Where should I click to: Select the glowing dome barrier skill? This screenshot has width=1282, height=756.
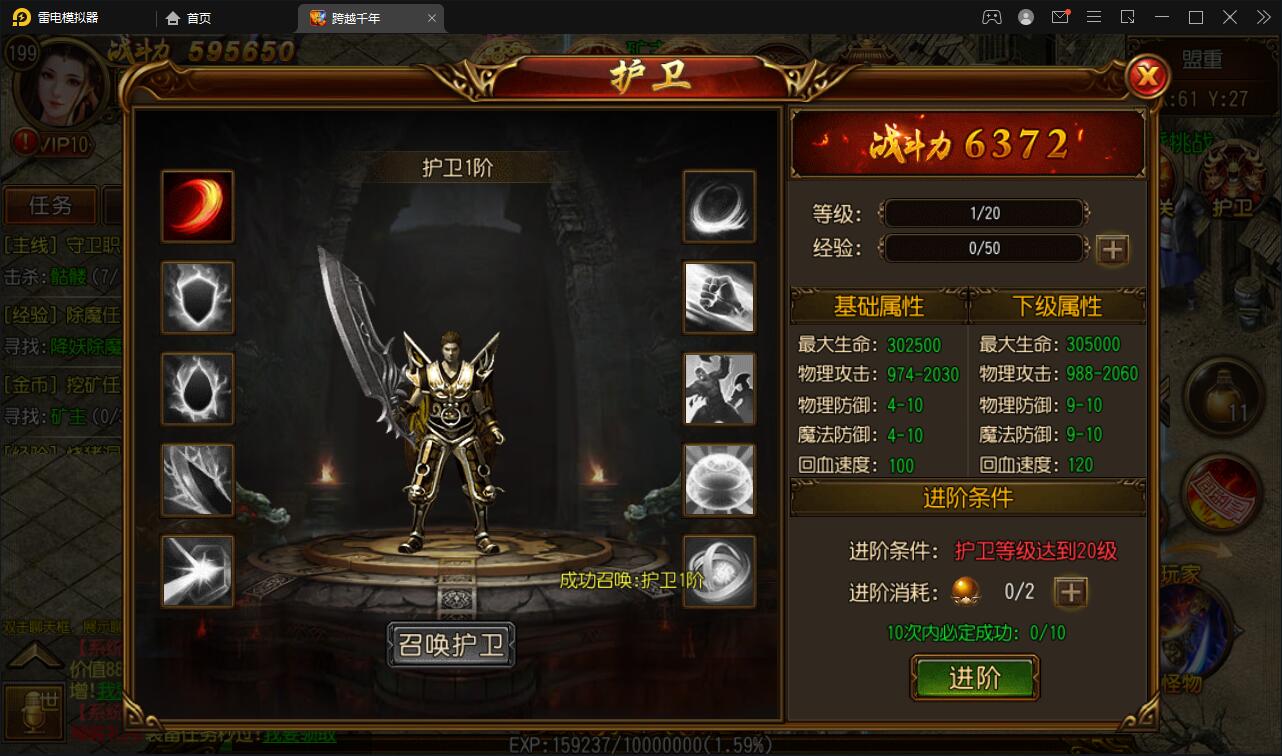click(719, 480)
